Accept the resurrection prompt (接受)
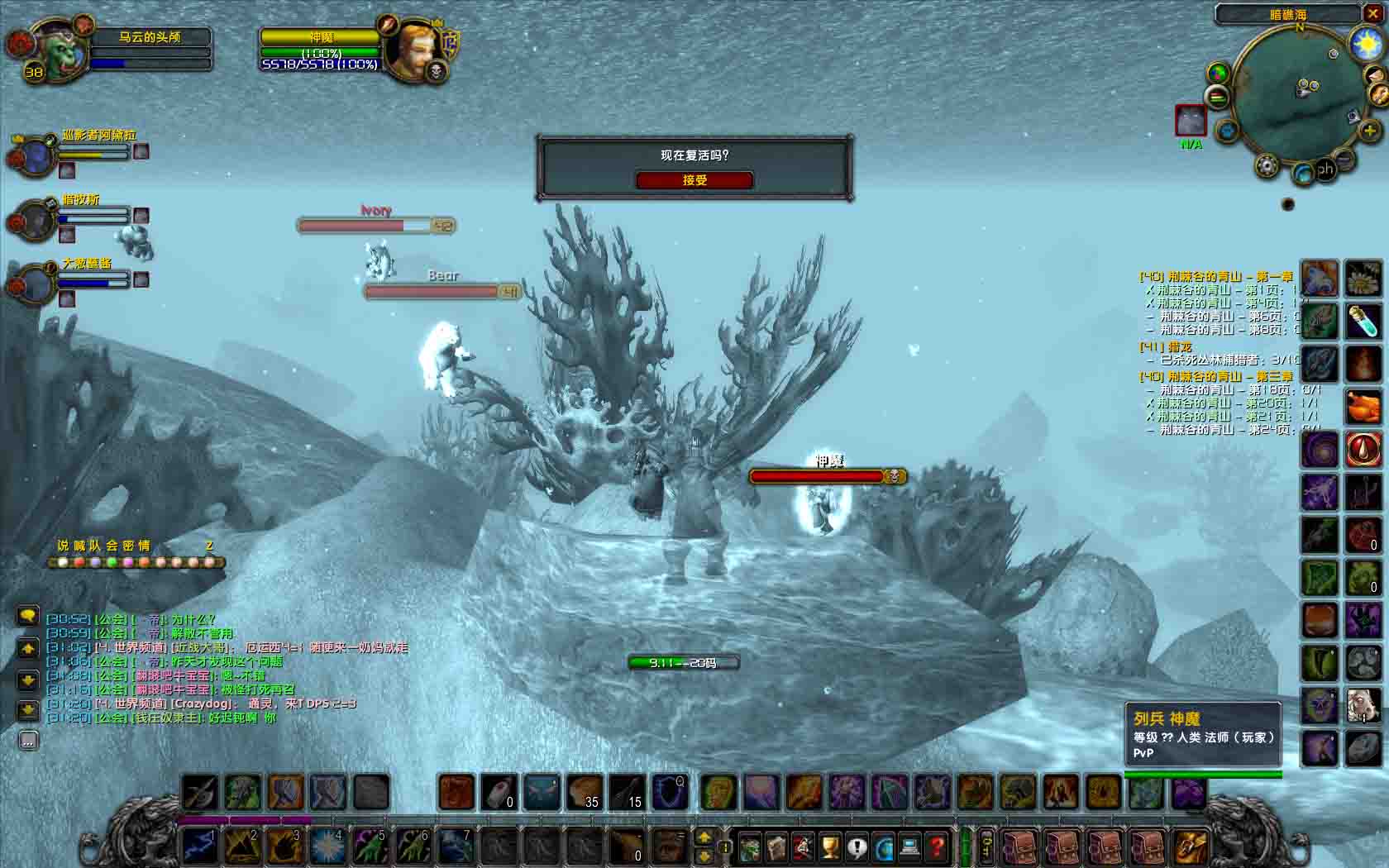 coord(694,180)
